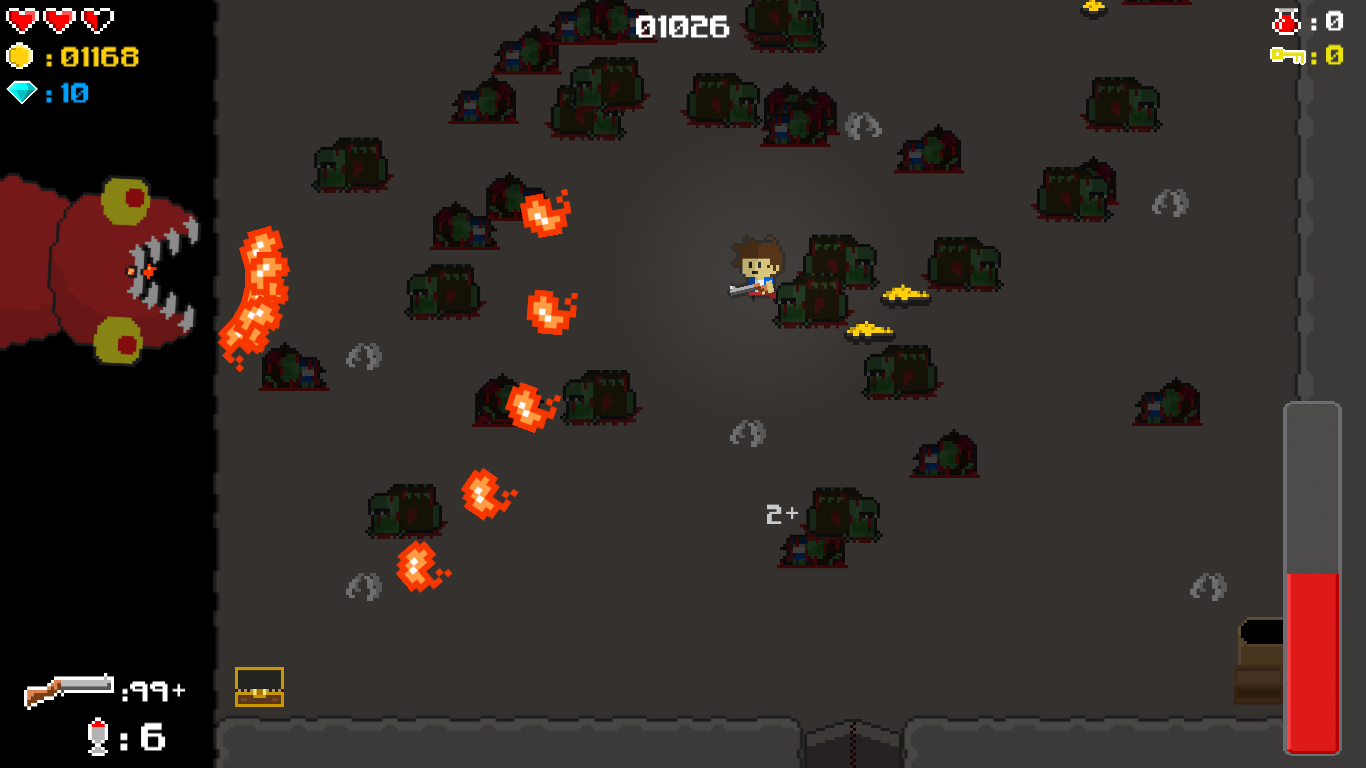
Task: Open the chest near bottom-left of the arena
Action: tap(260, 687)
